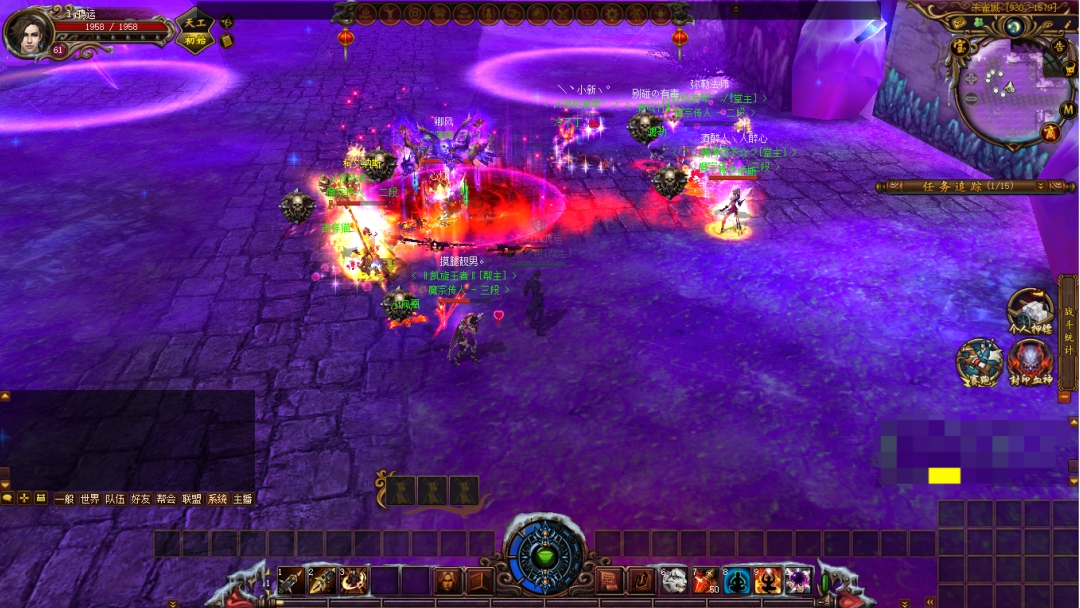Click the player portrait in the corner

[x=28, y=32]
